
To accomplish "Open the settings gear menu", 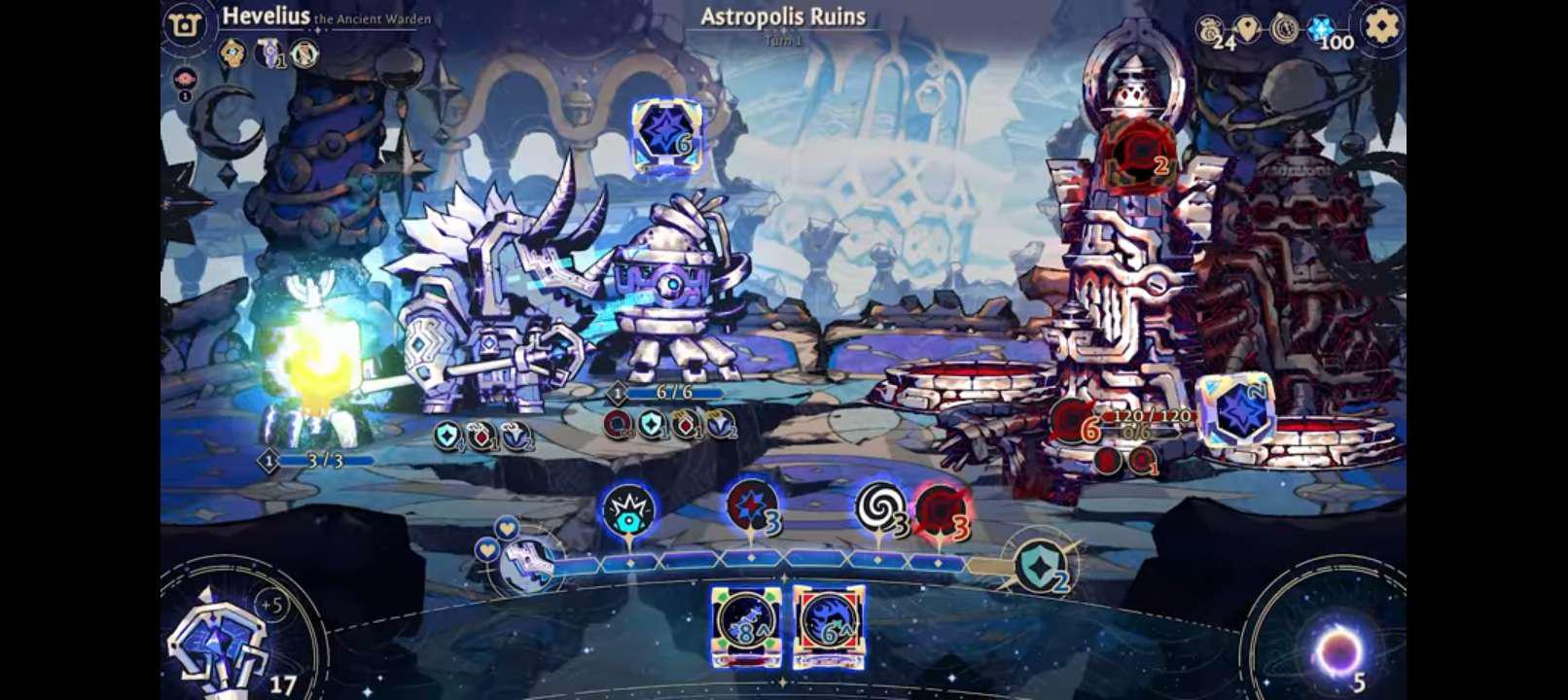I will coord(1381,26).
